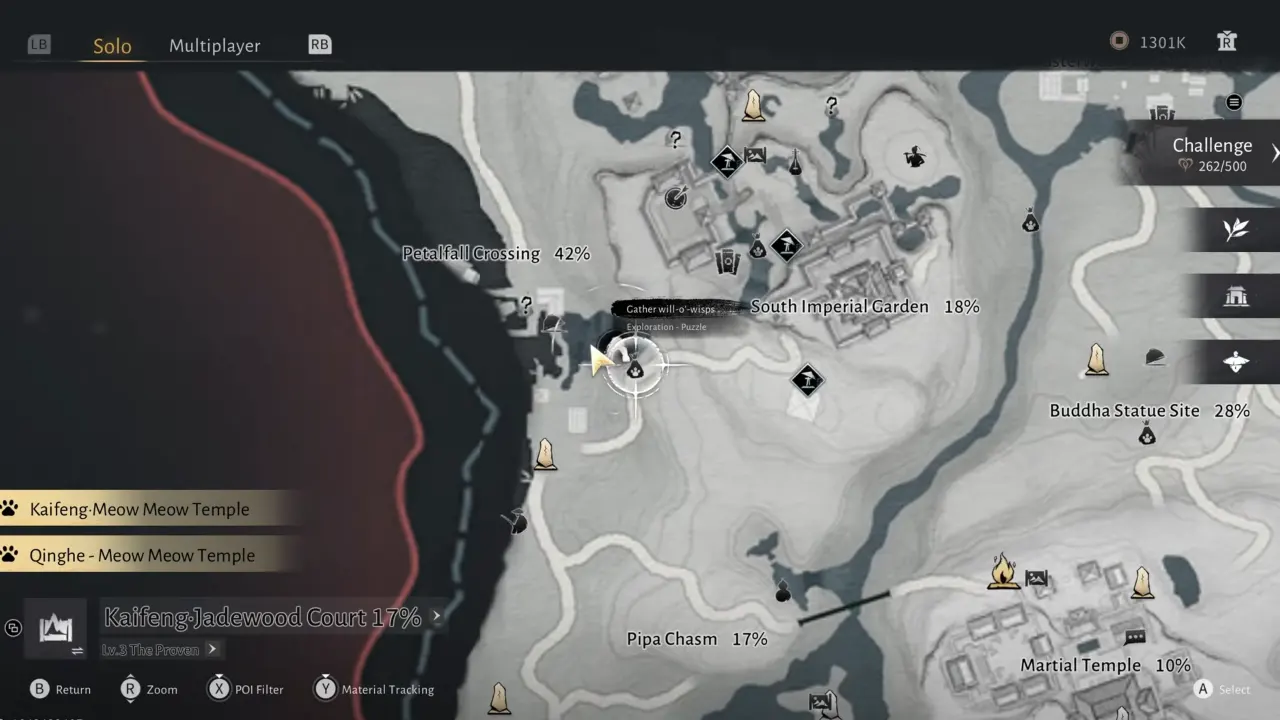Open the outfit icon beside the currency
This screenshot has height=720, width=1280.
point(1227,41)
